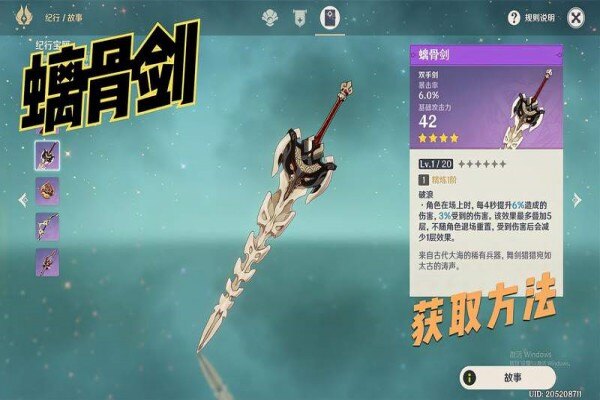Image resolution: width=600 pixels, height=400 pixels.
Task: Select the bow weapon thumbnail
Action: pos(47,226)
